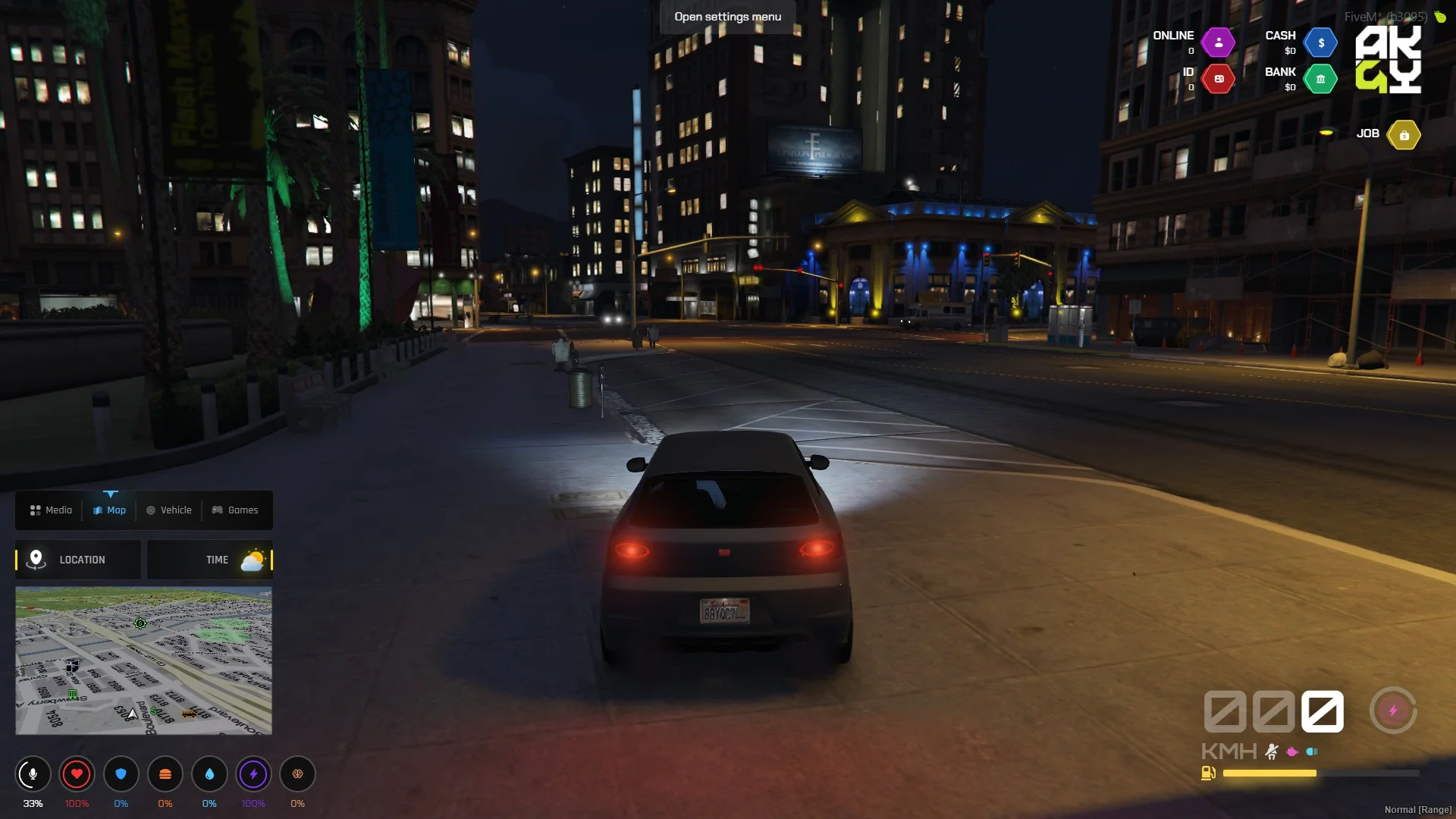
Task: Click the Open settings menu prompt
Action: click(x=727, y=17)
